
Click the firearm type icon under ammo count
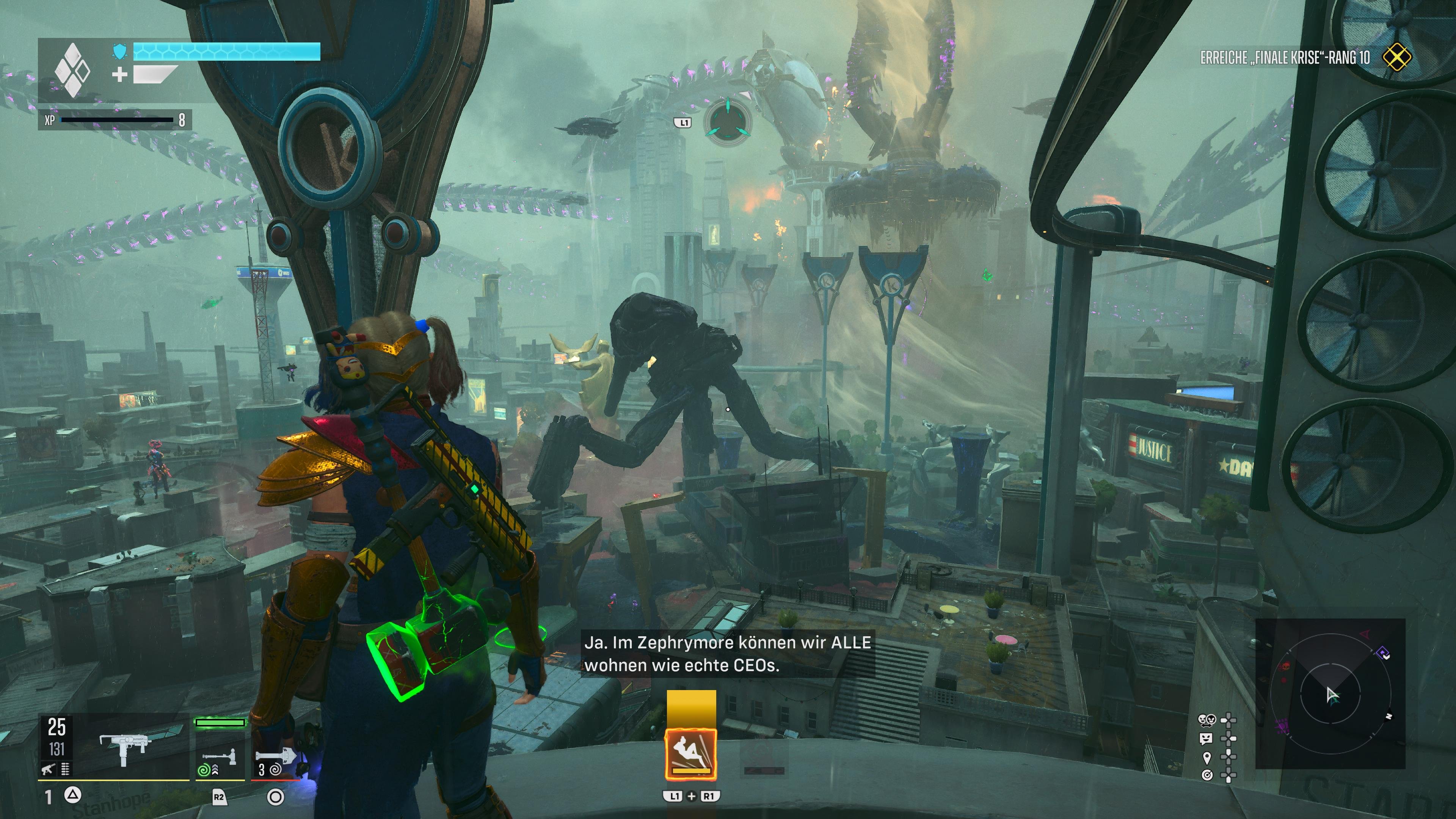click(x=48, y=769)
